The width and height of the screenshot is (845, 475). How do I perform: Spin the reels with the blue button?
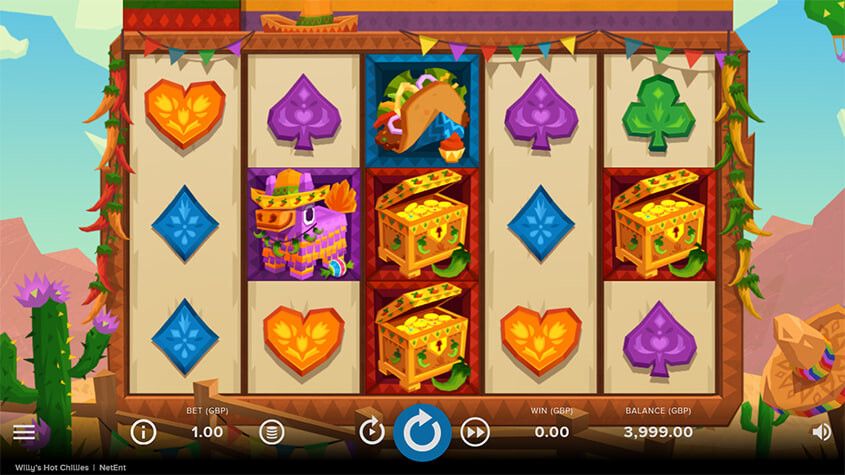422,432
